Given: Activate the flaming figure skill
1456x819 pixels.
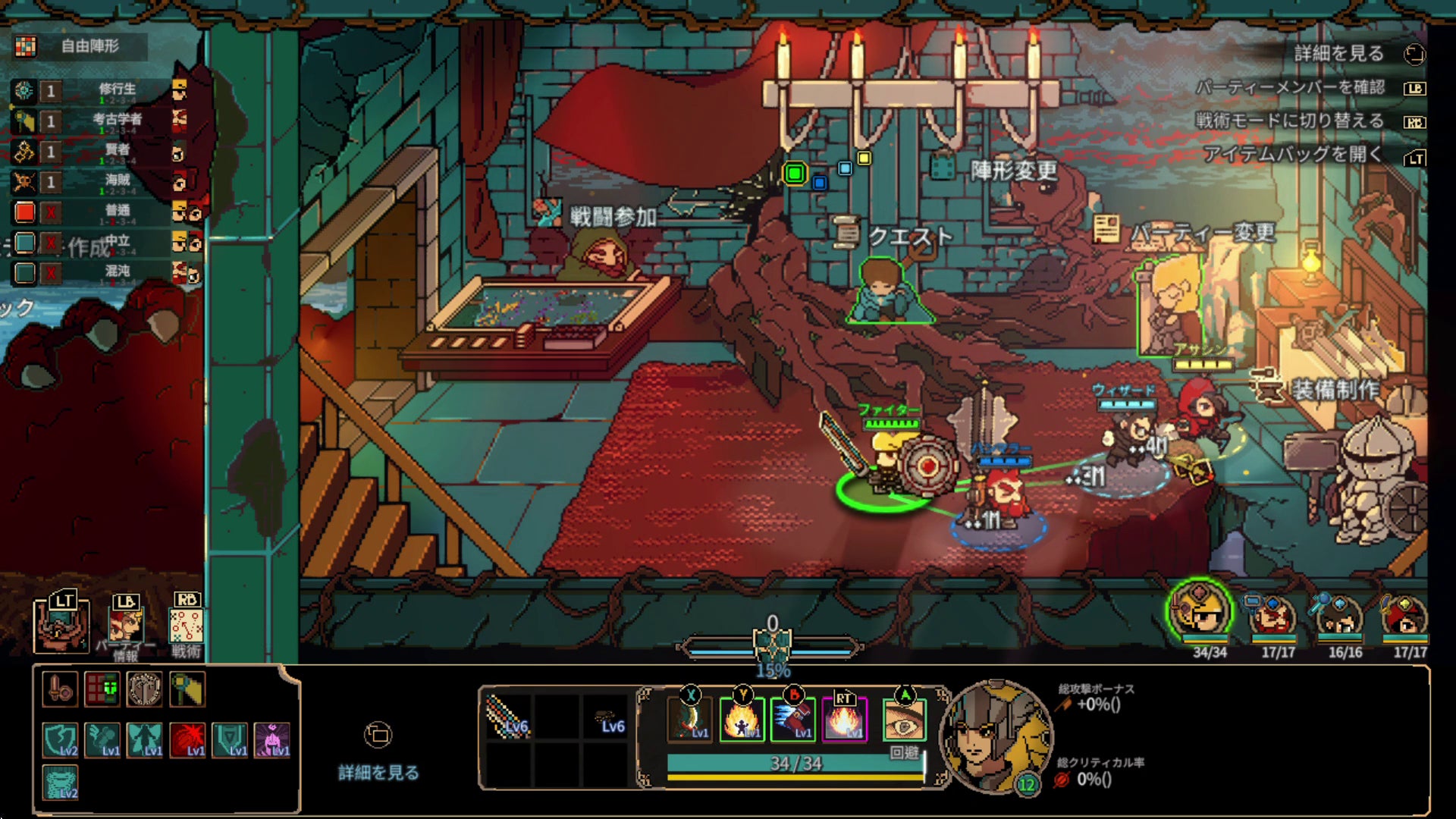Looking at the screenshot, I should pyautogui.click(x=742, y=718).
